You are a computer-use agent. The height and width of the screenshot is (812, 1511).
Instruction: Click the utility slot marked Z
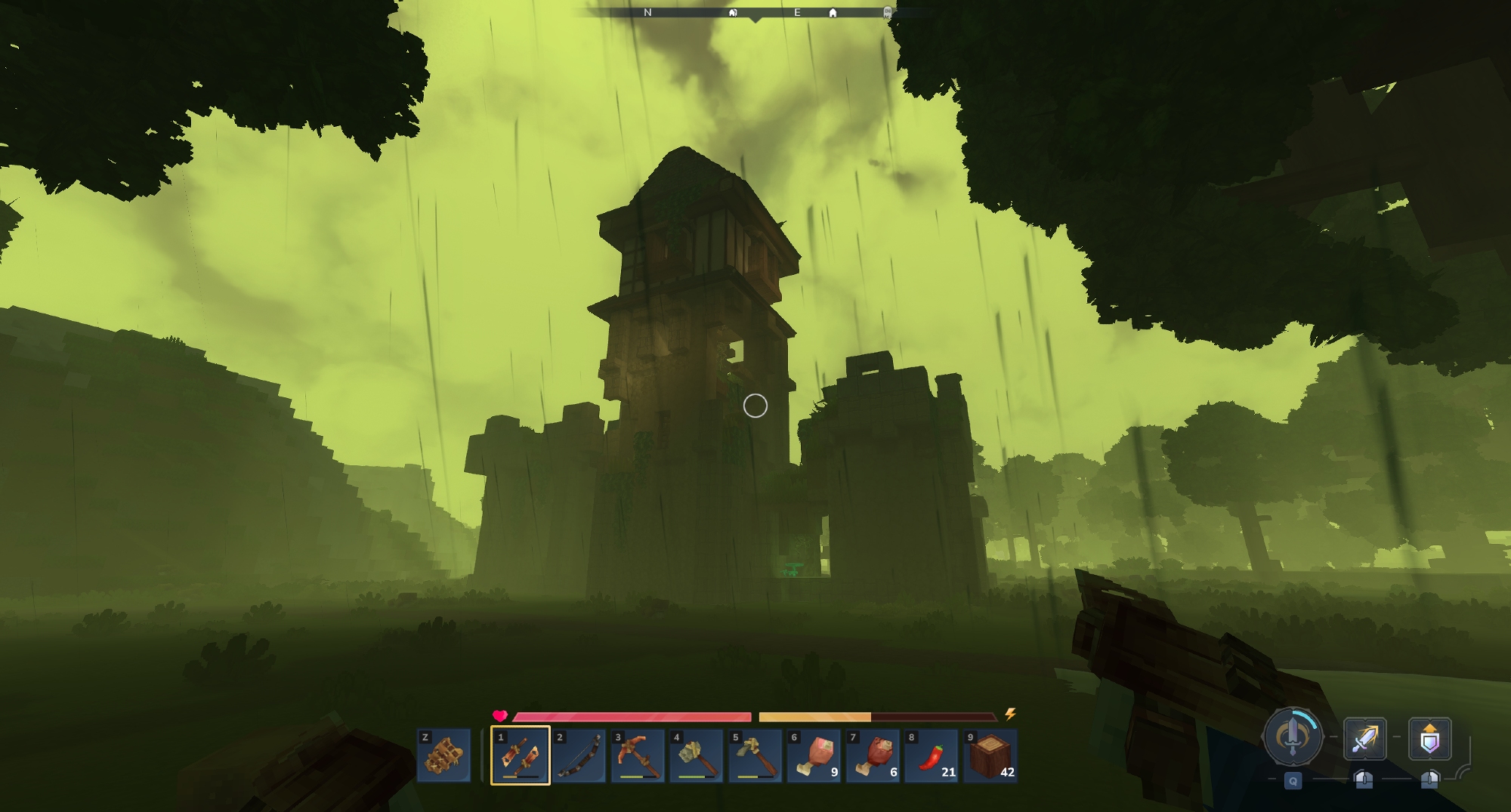pyautogui.click(x=443, y=755)
